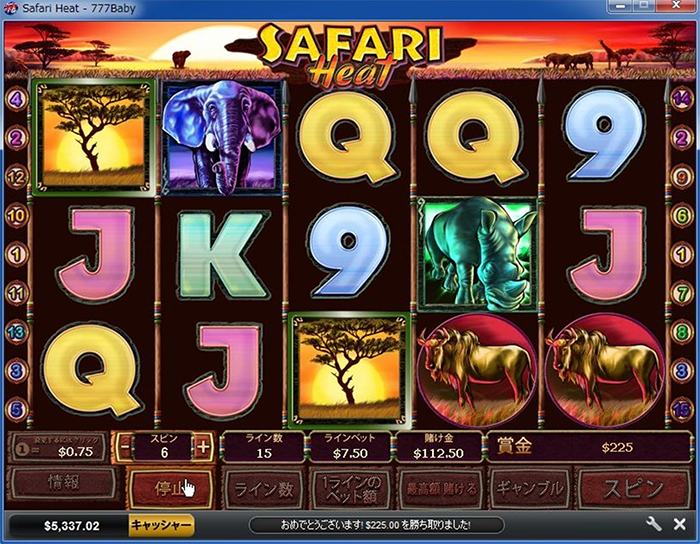Increase auto spin count with plus

pos(204,447)
